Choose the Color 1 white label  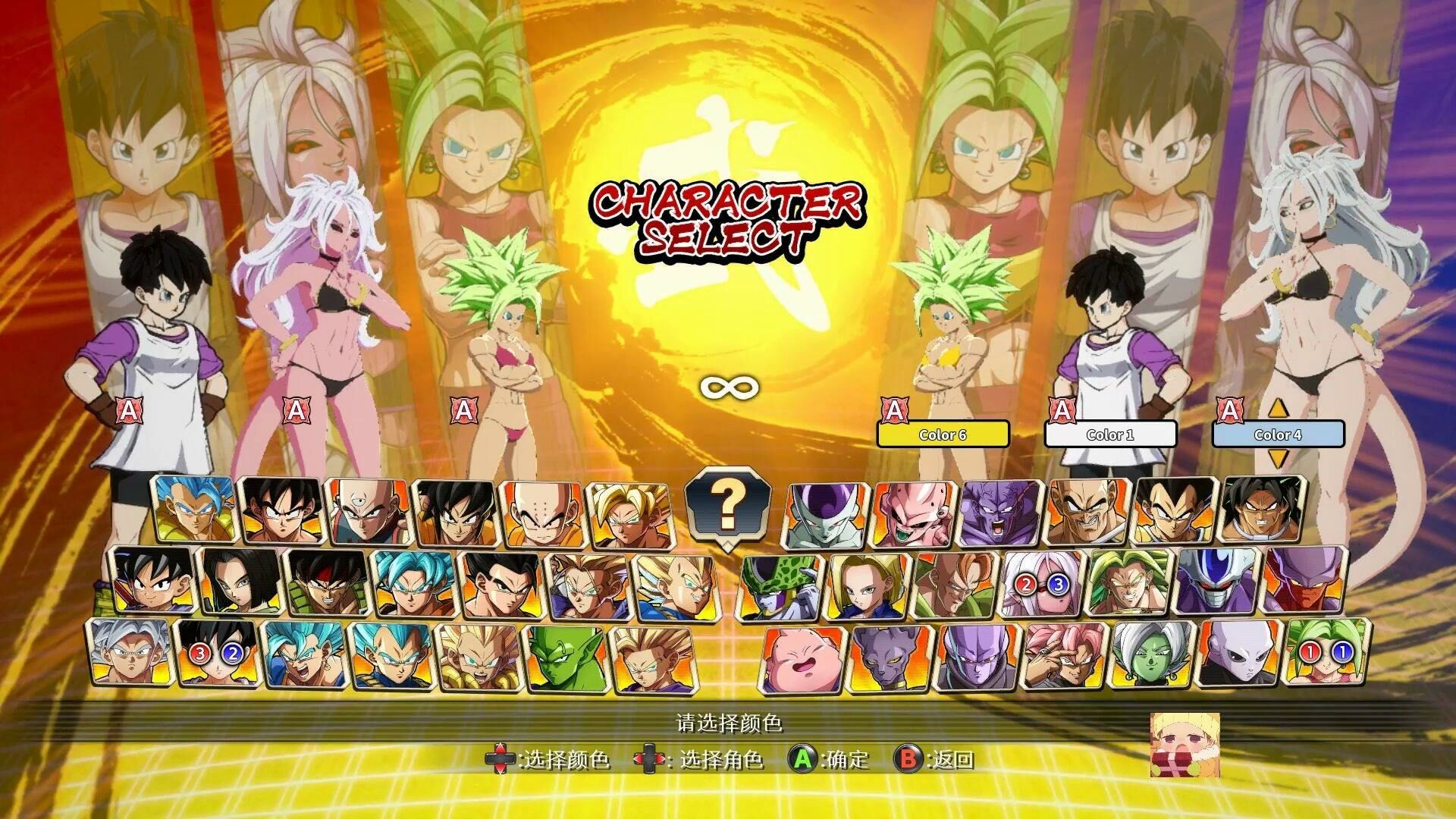1110,435
